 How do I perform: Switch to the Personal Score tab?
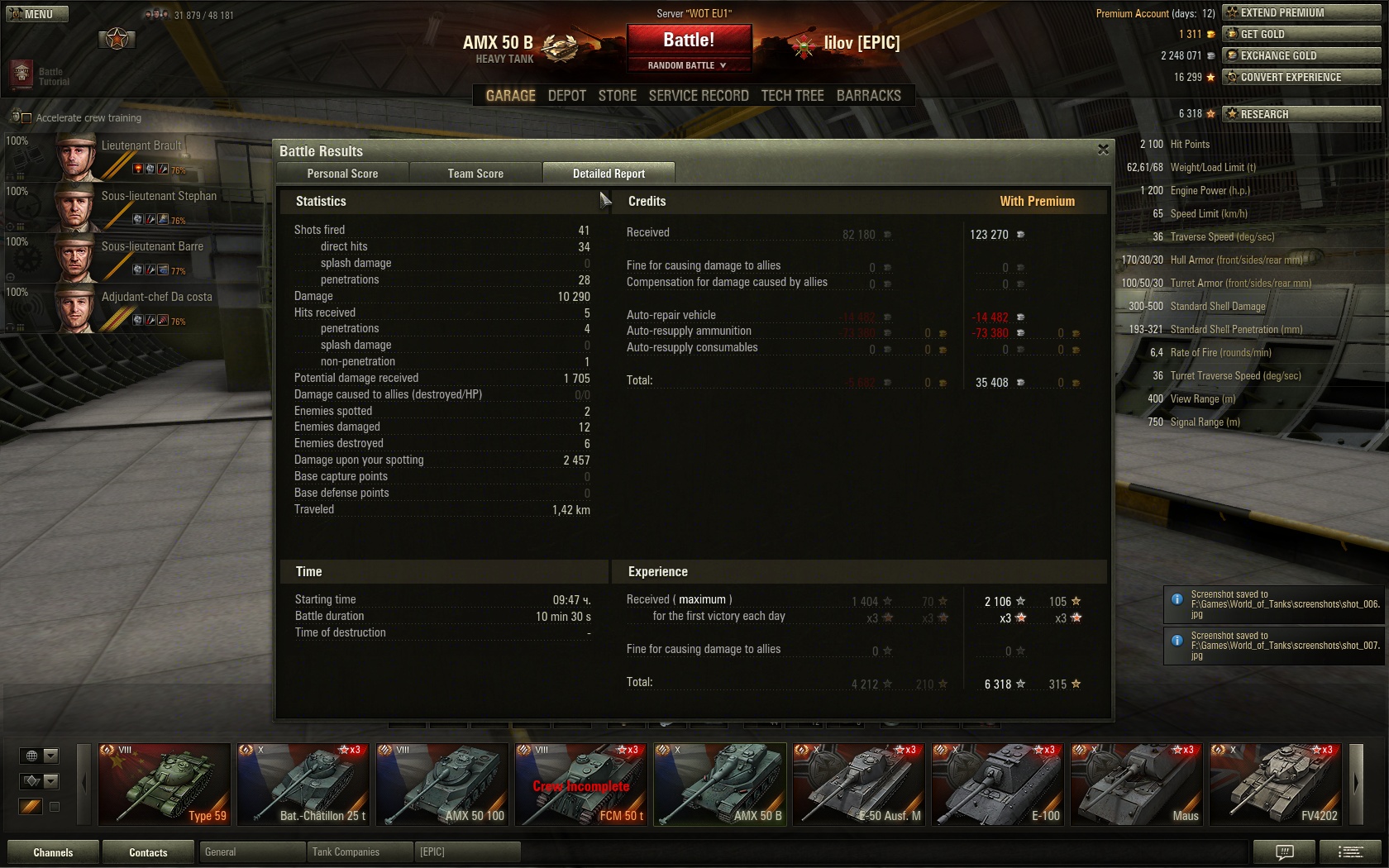[x=342, y=174]
